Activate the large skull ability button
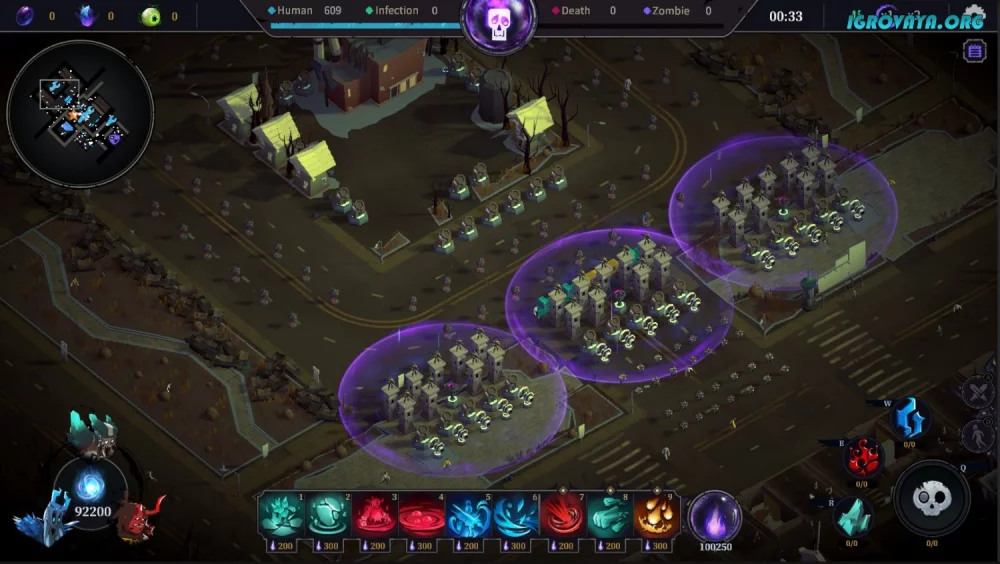The width and height of the screenshot is (1000, 564). [x=931, y=498]
